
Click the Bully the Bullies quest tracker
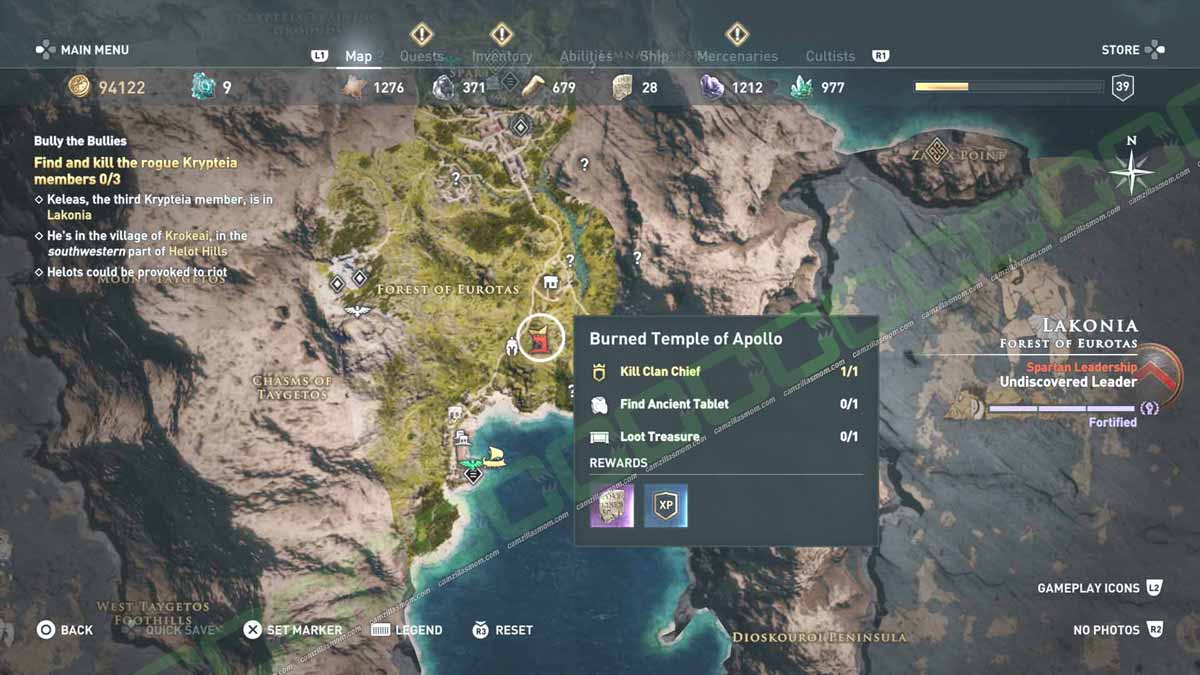(80, 141)
